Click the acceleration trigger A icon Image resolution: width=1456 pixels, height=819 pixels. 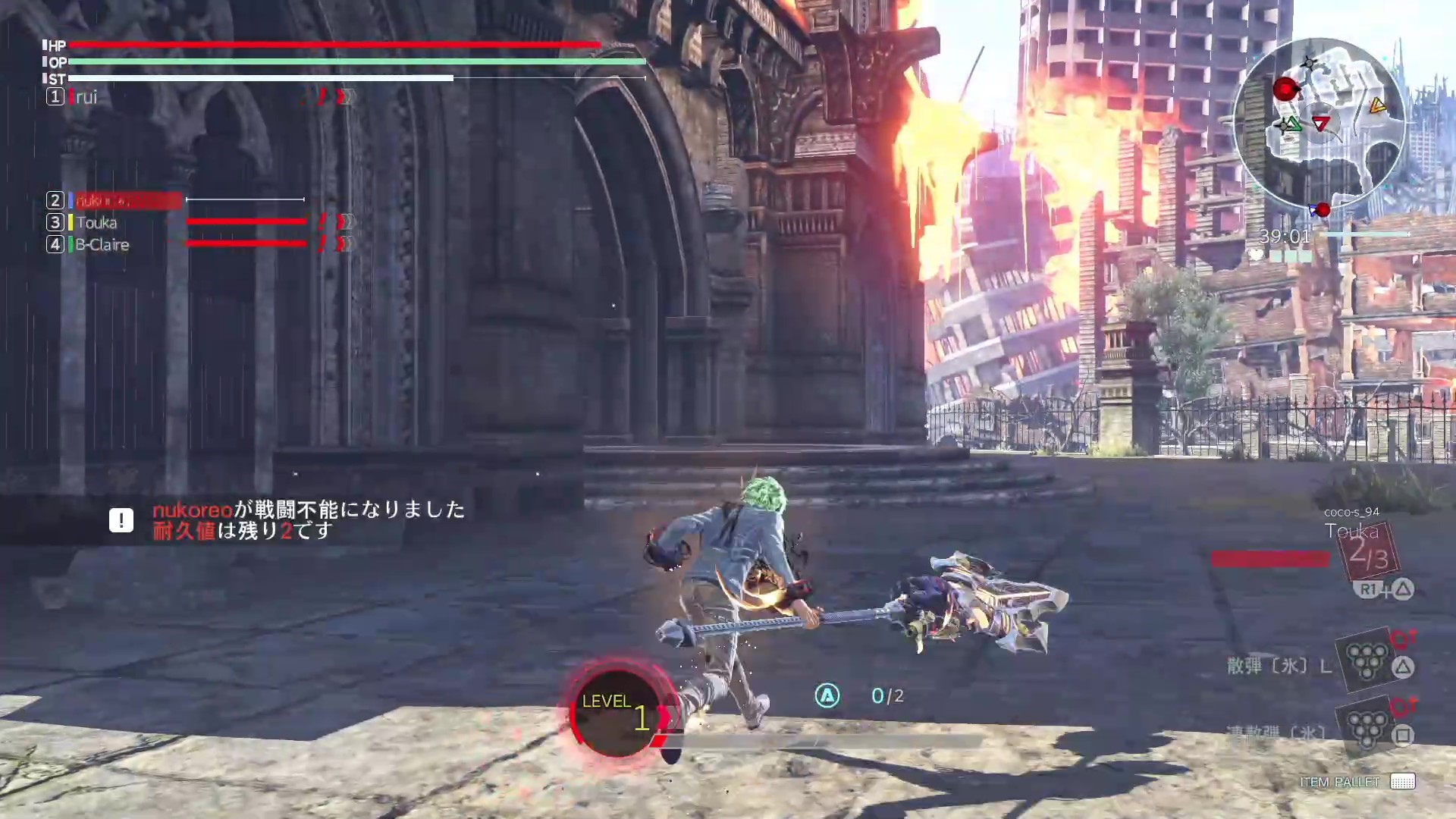point(827,695)
